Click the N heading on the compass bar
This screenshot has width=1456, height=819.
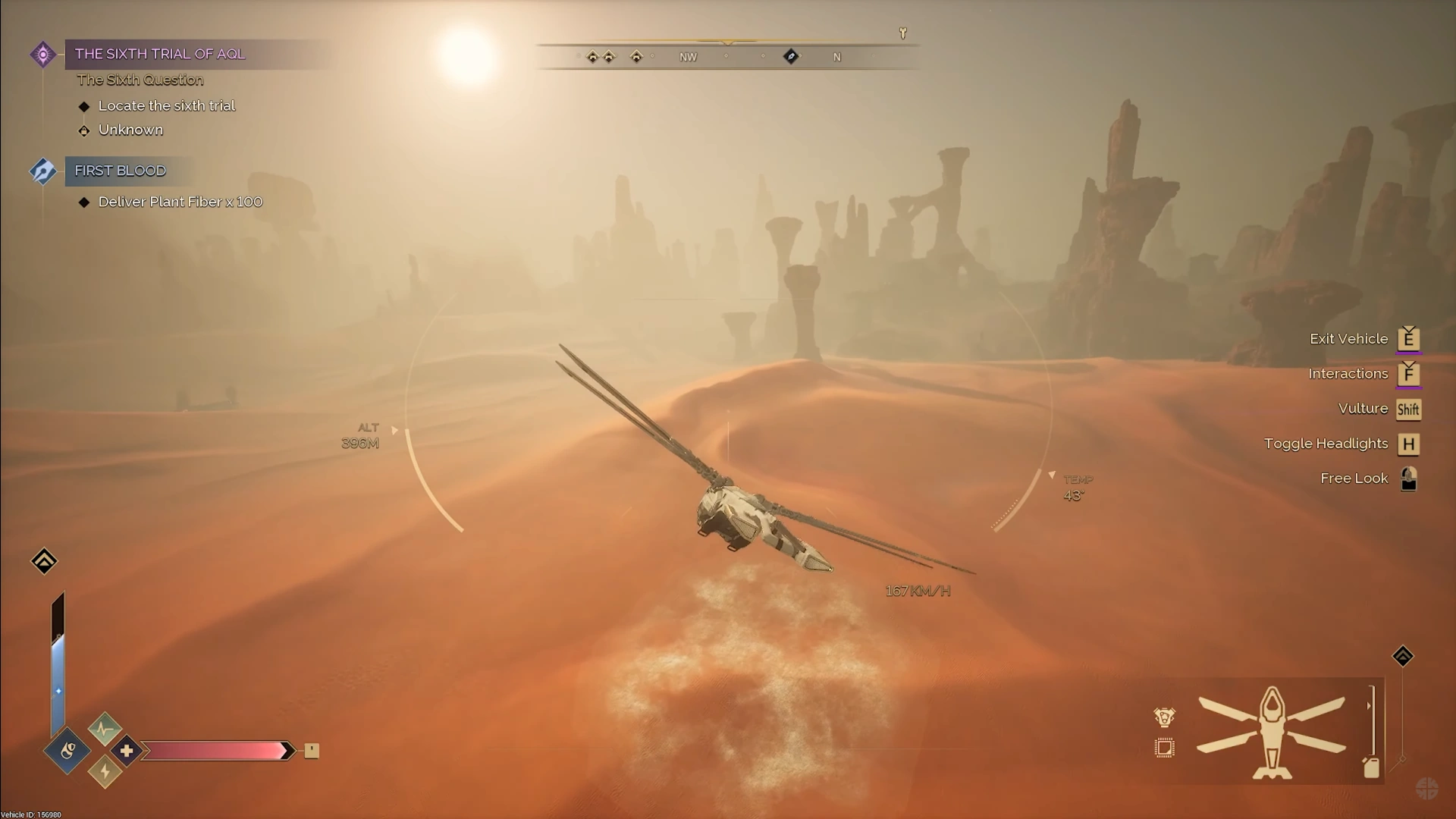point(837,56)
